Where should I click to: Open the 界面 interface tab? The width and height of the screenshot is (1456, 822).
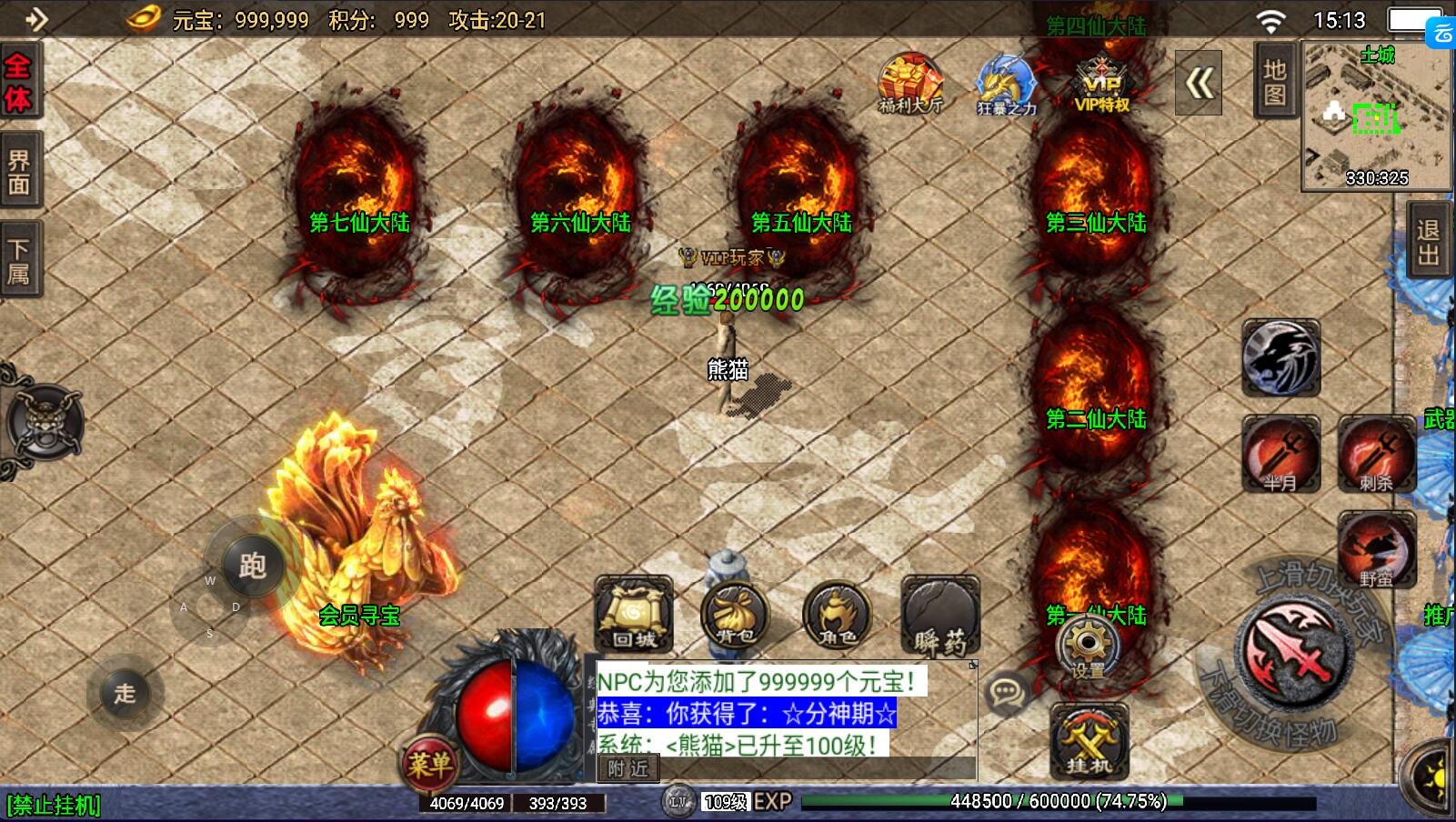[19, 173]
